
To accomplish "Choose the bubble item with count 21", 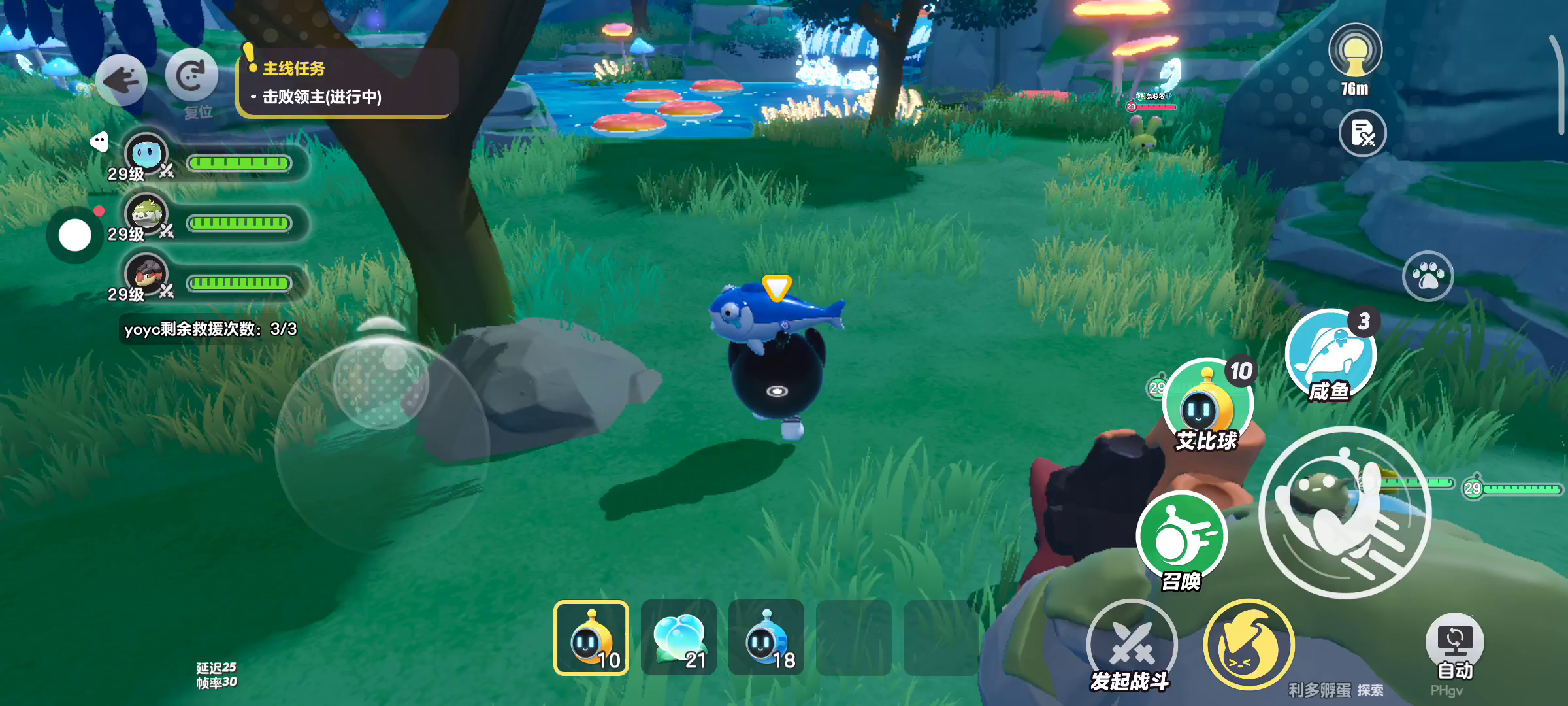I will point(679,638).
